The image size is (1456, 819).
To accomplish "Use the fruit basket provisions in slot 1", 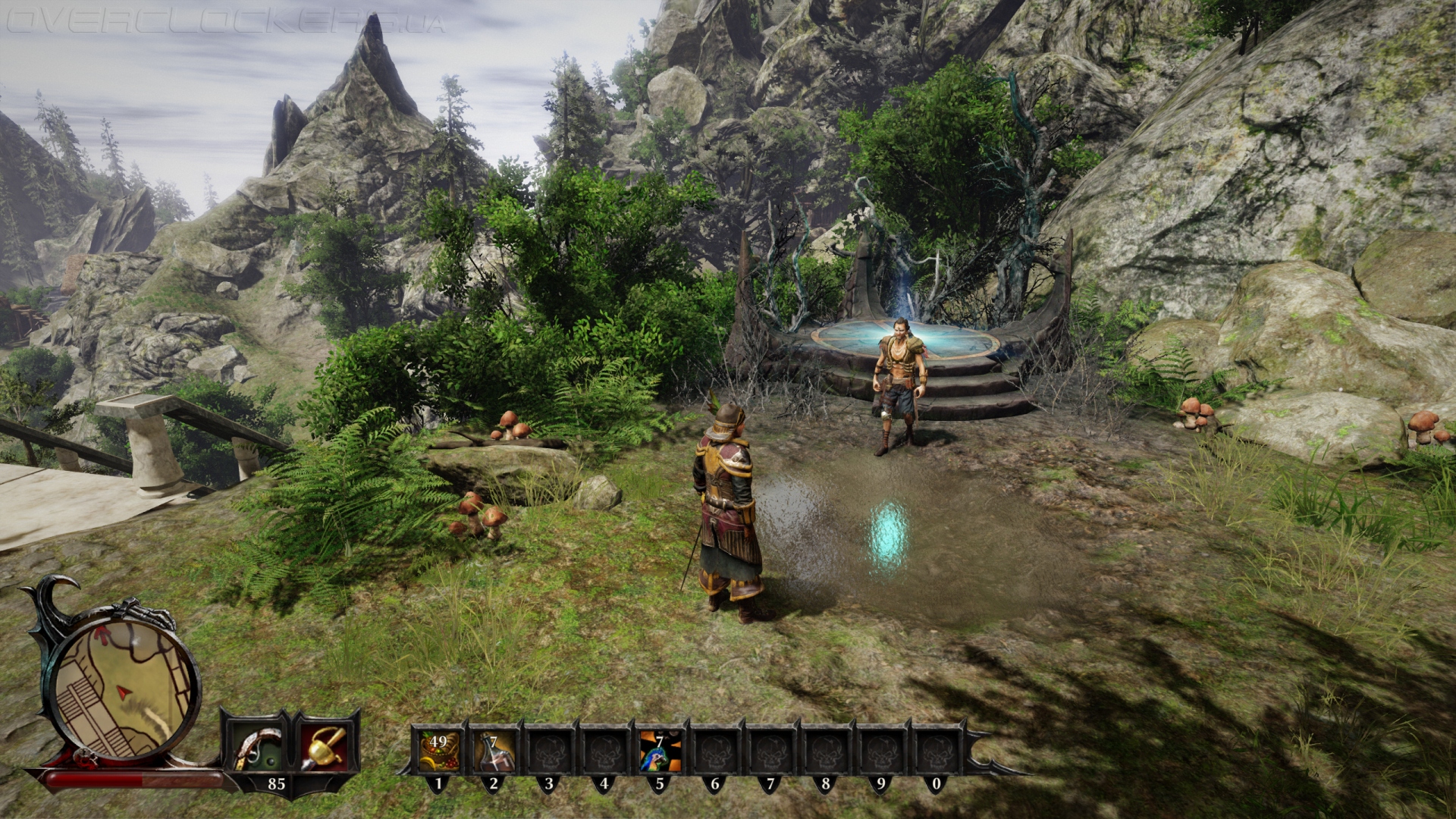I will [x=438, y=750].
